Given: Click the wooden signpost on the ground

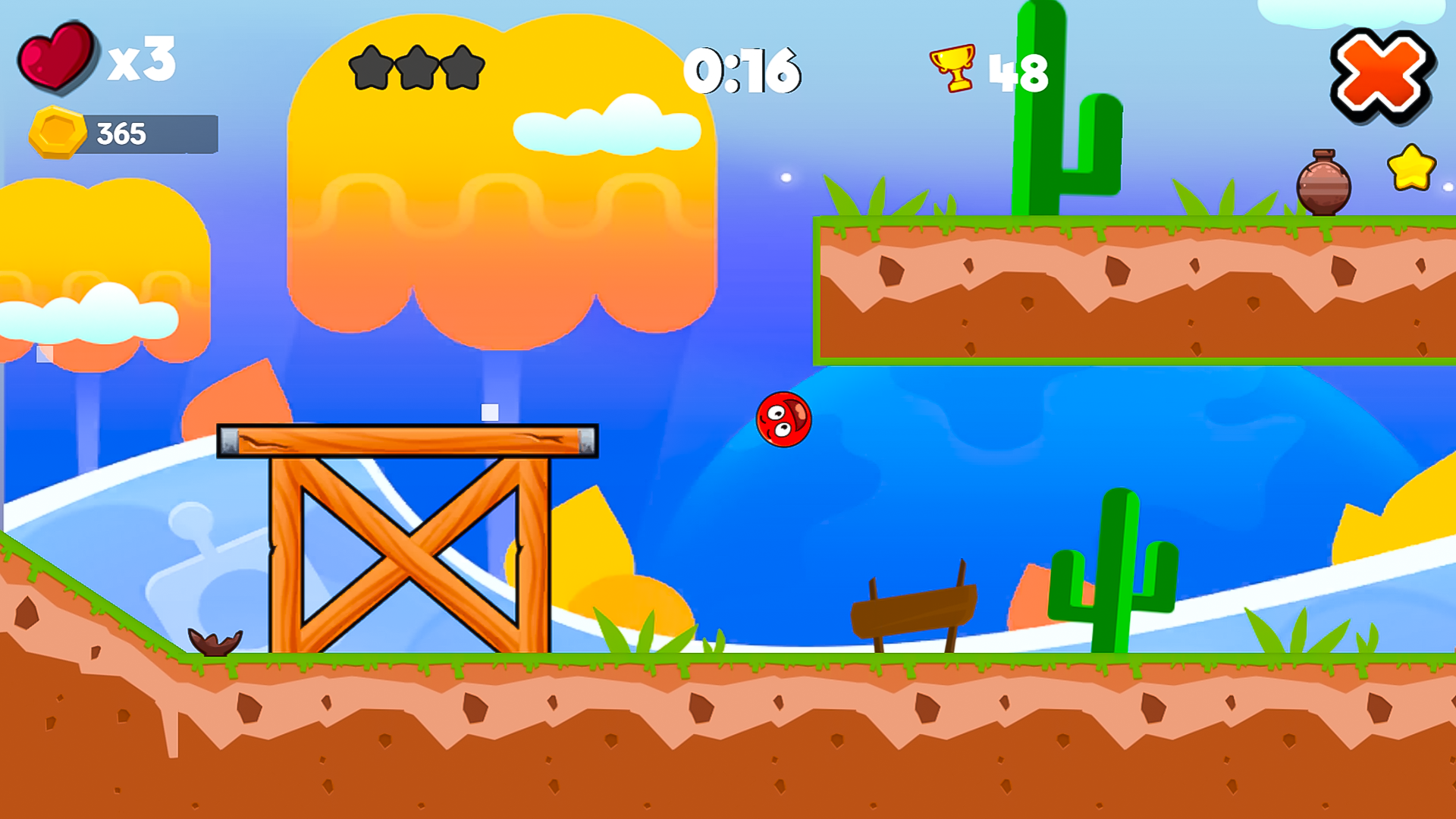Looking at the screenshot, I should point(914,614).
